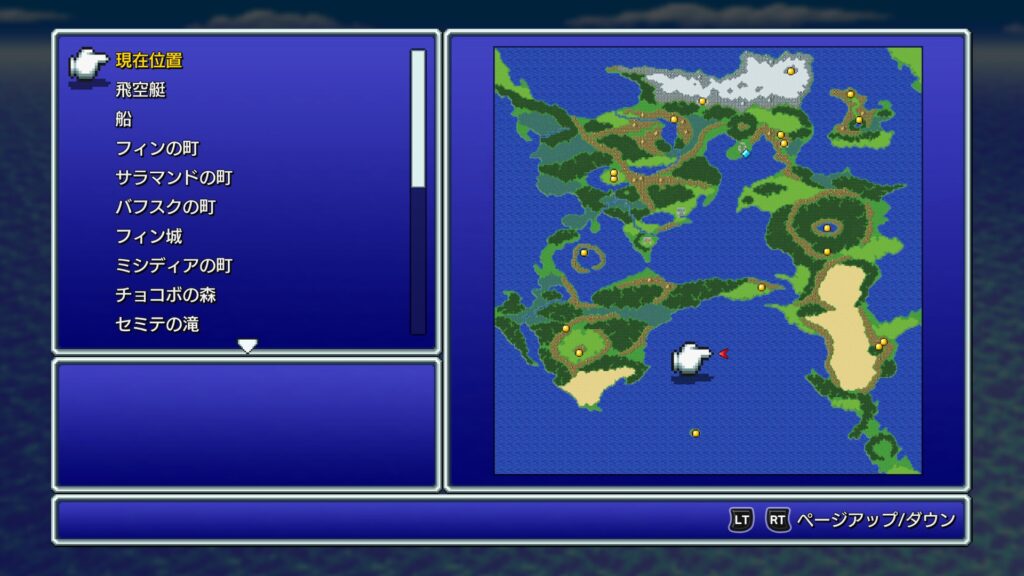The image size is (1024, 576).
Task: Click the red current-position arrow on the map
Action: [x=723, y=353]
